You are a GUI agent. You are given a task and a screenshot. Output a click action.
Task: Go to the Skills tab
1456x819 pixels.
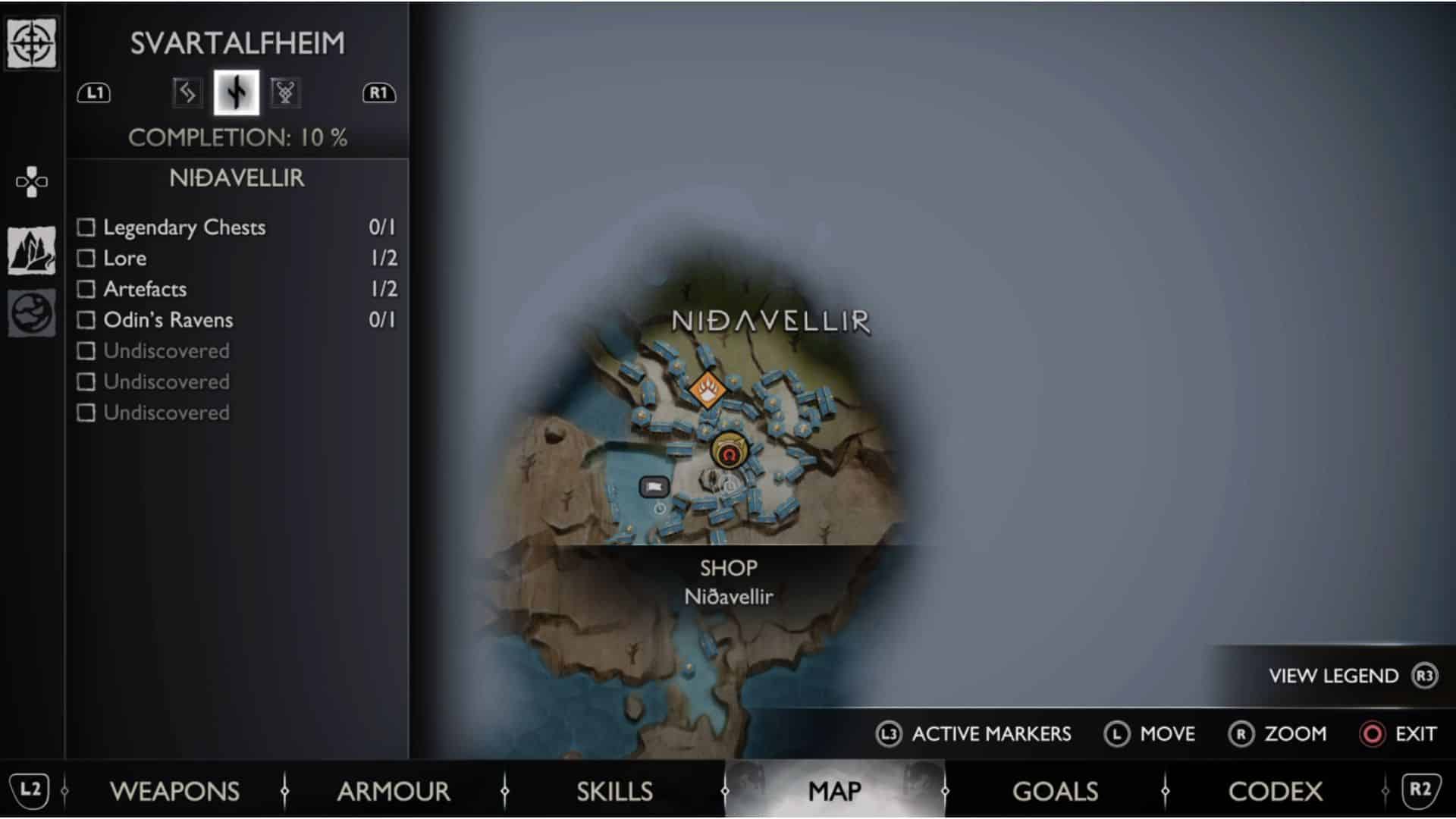(x=614, y=791)
